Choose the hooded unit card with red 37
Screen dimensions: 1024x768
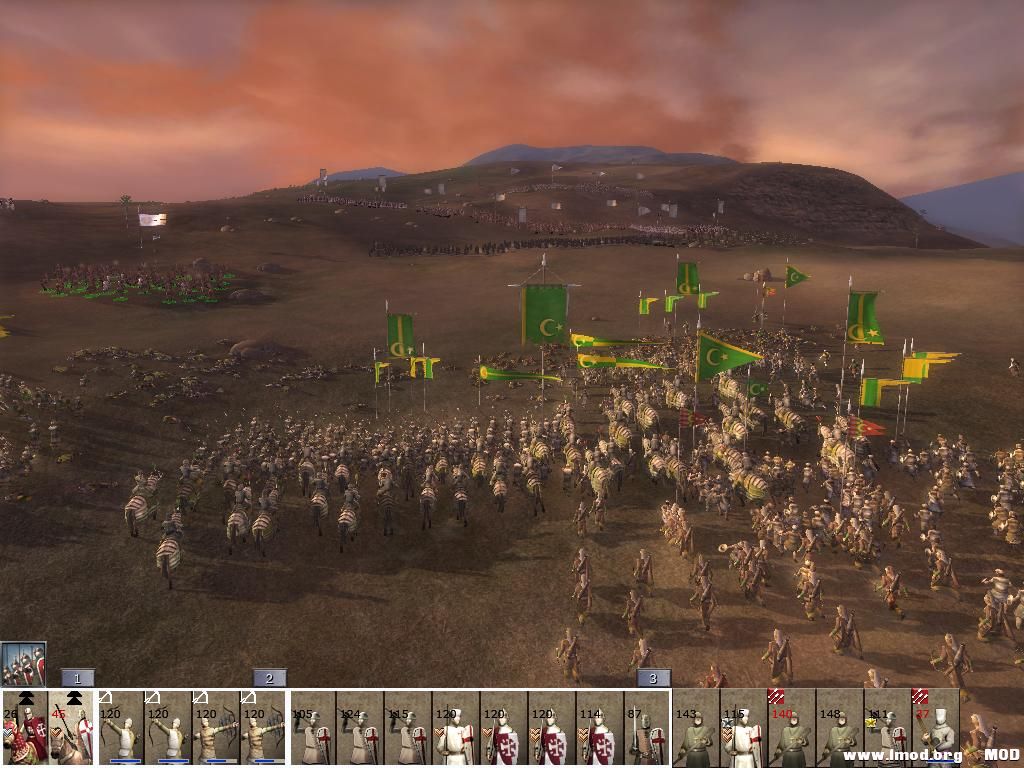coord(935,728)
